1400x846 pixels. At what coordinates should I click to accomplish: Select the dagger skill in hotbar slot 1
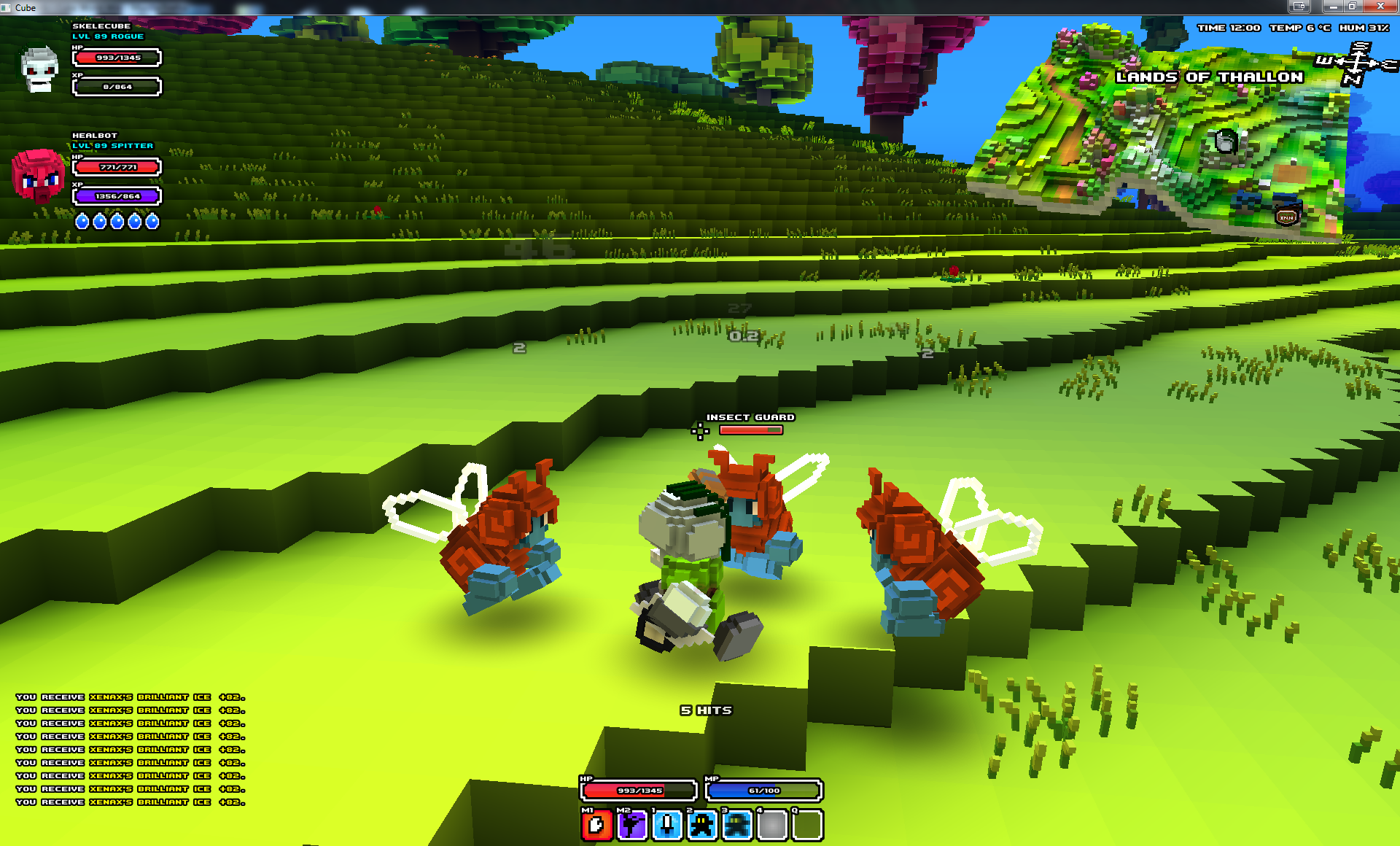(667, 825)
